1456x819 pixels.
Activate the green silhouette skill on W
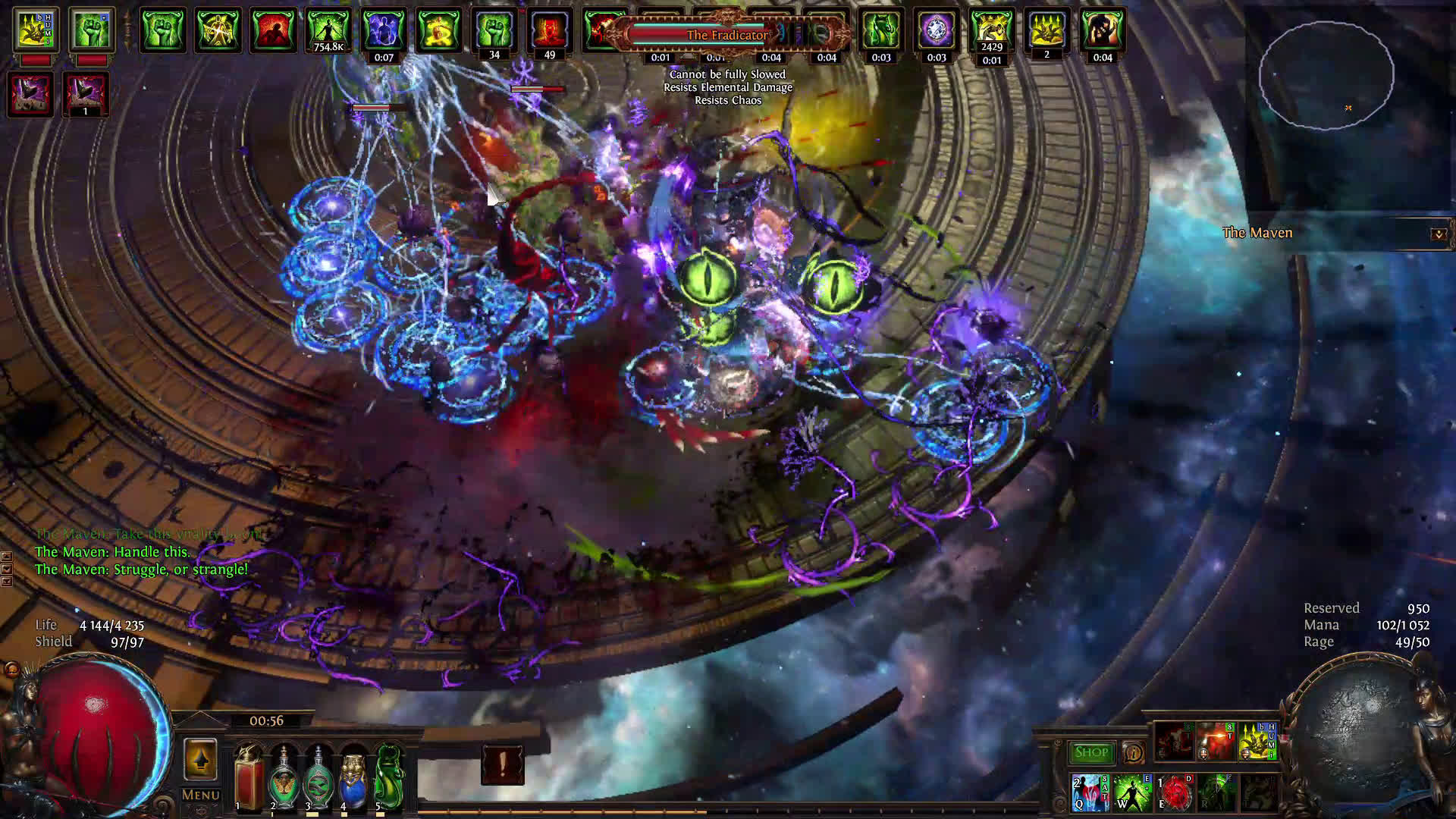click(1131, 792)
